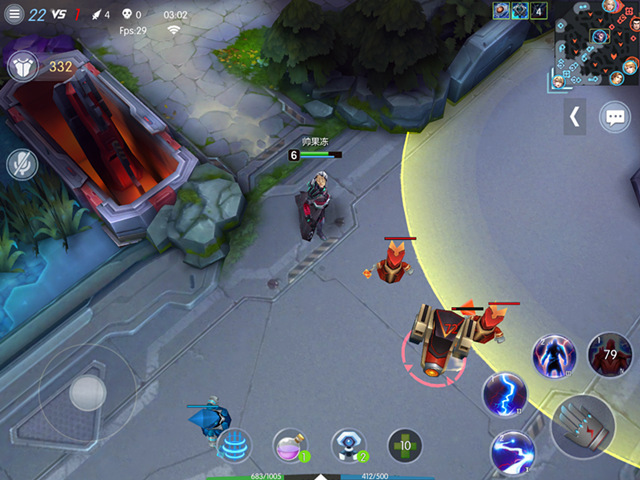
Task: Activate the glowing figure ultimate skill
Action: point(554,355)
